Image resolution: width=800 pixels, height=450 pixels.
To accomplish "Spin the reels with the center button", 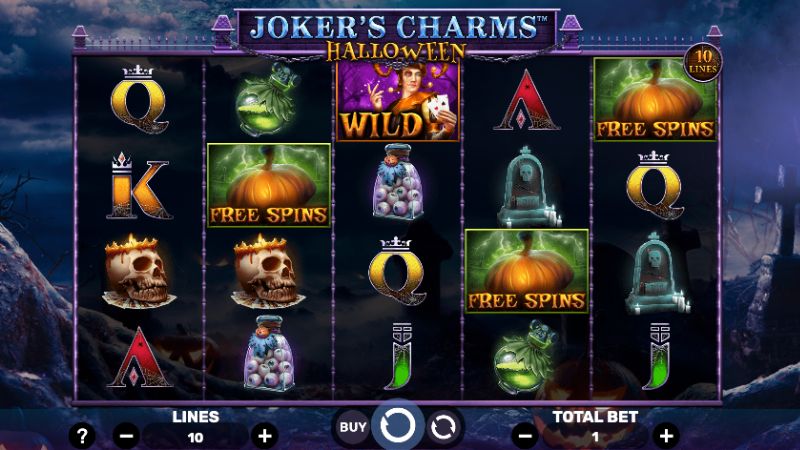I will tap(398, 426).
